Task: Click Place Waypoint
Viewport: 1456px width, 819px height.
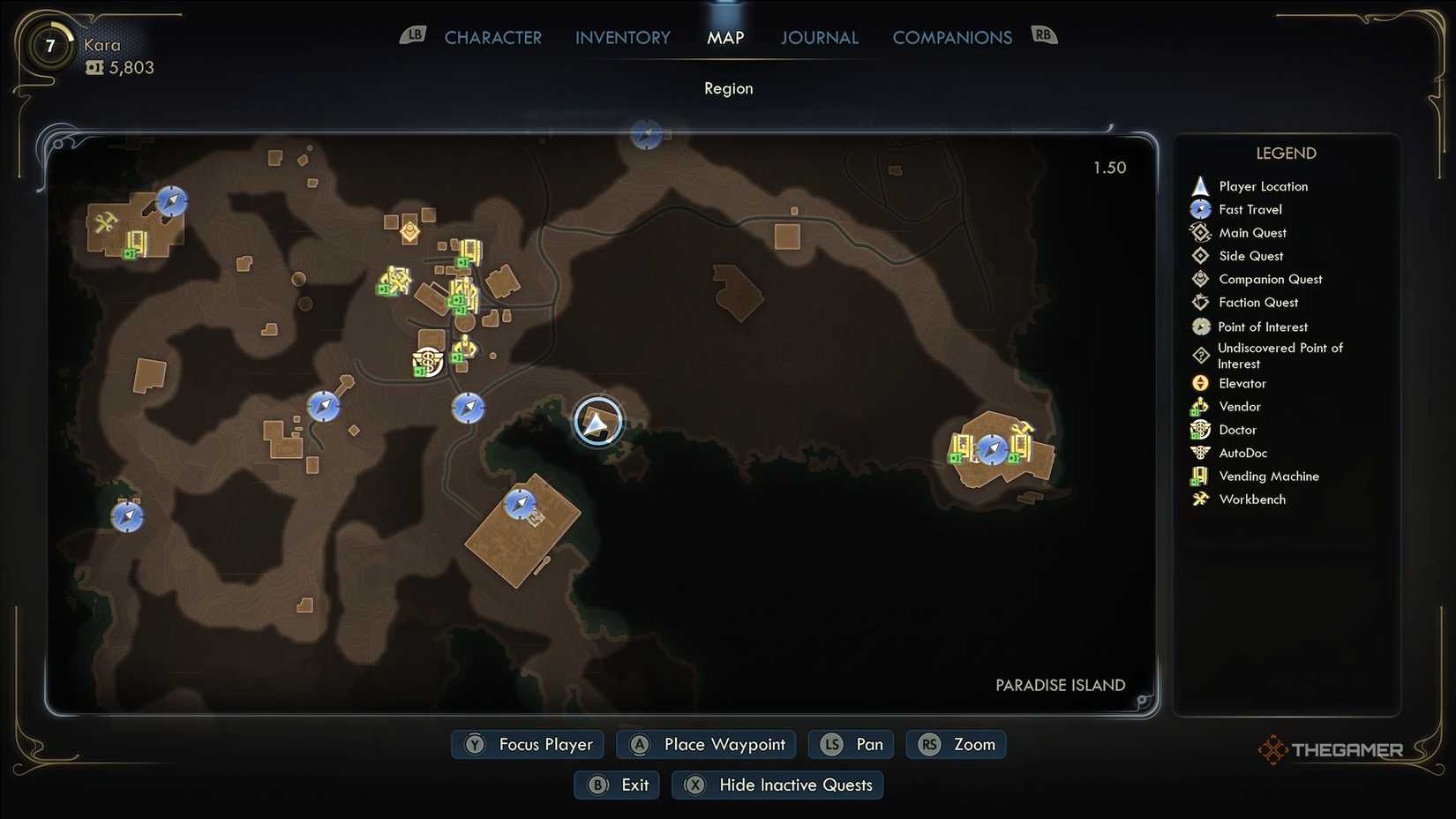Action: pyautogui.click(x=705, y=744)
